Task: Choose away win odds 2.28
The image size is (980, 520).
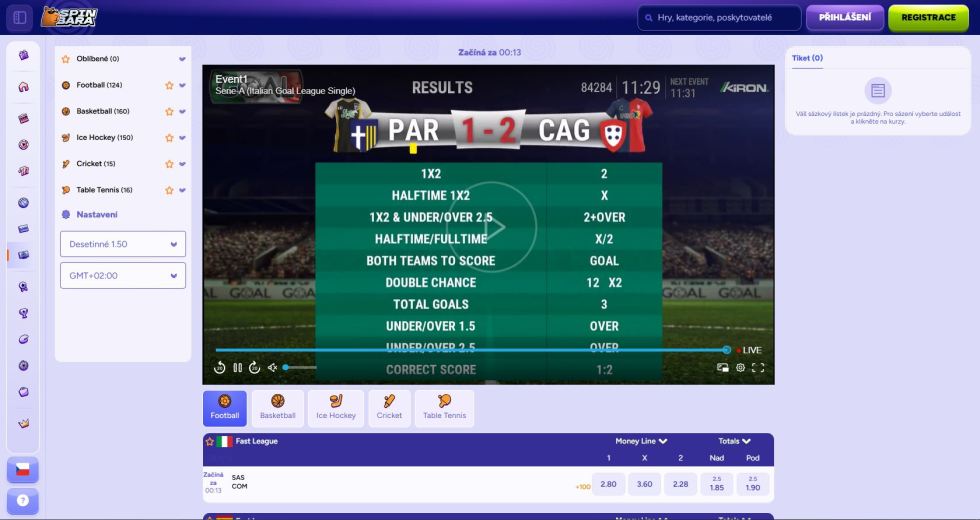Action: [681, 484]
